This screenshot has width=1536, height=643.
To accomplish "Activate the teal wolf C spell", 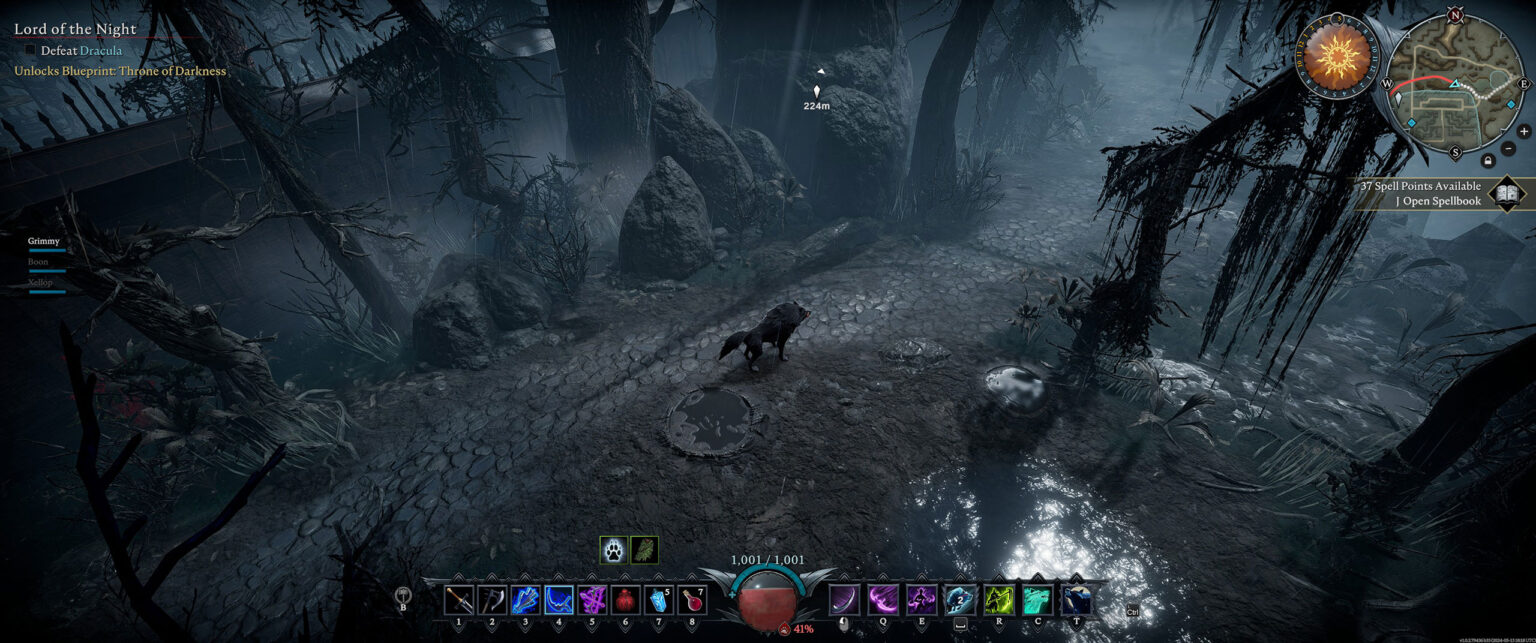I will click(x=1037, y=600).
